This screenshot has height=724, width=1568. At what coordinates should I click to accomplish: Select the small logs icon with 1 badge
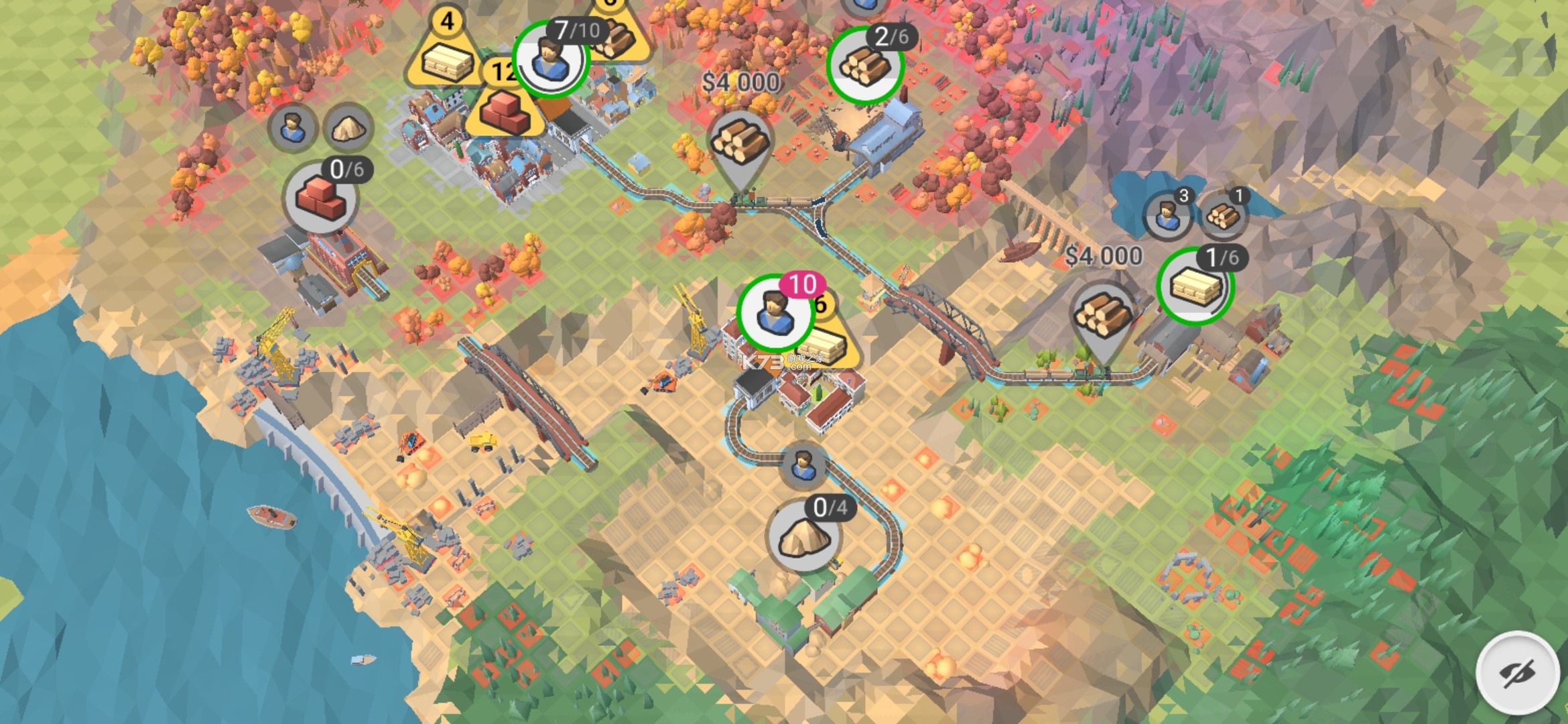coord(1222,215)
